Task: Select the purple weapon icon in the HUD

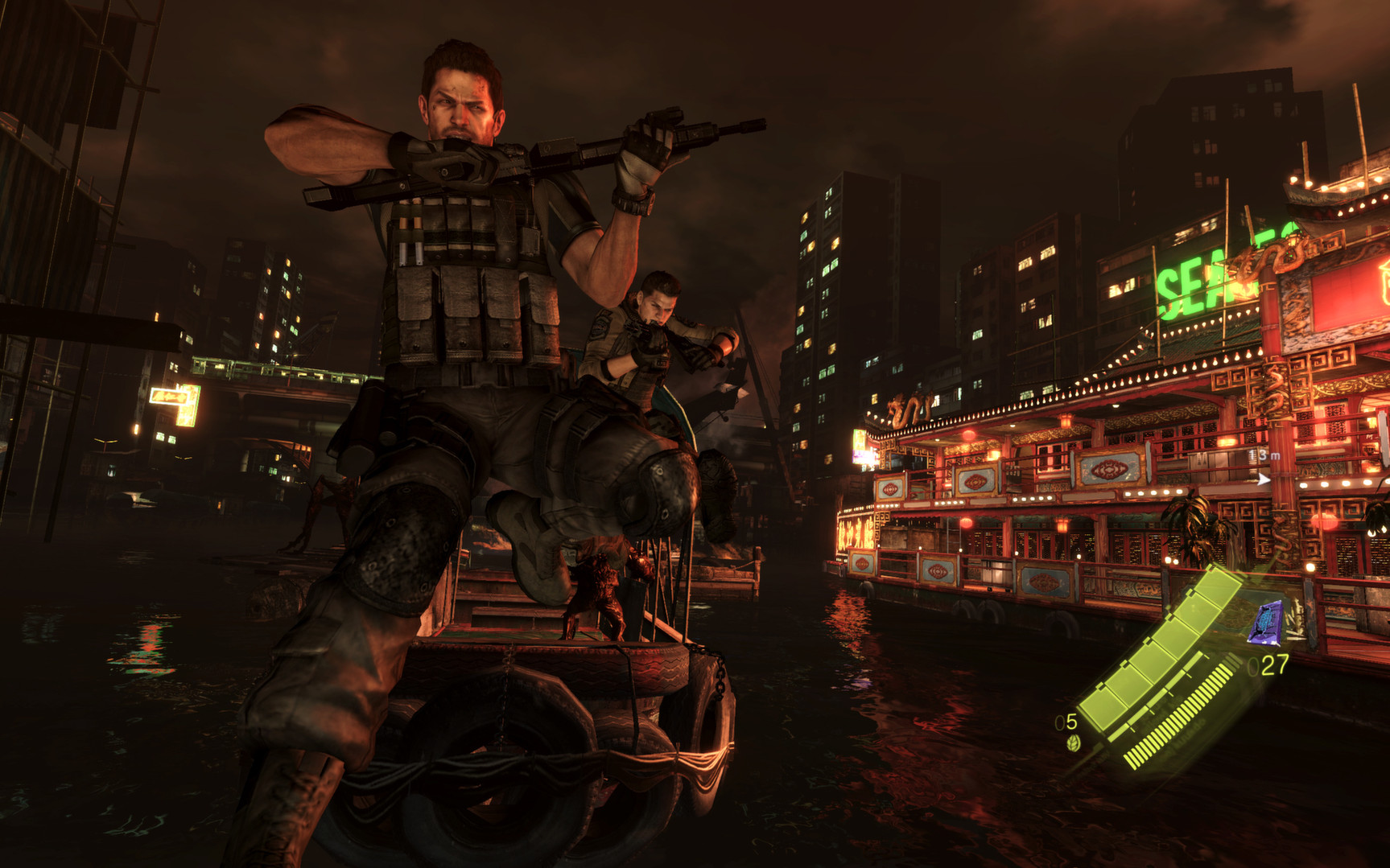Action: [x=1266, y=623]
